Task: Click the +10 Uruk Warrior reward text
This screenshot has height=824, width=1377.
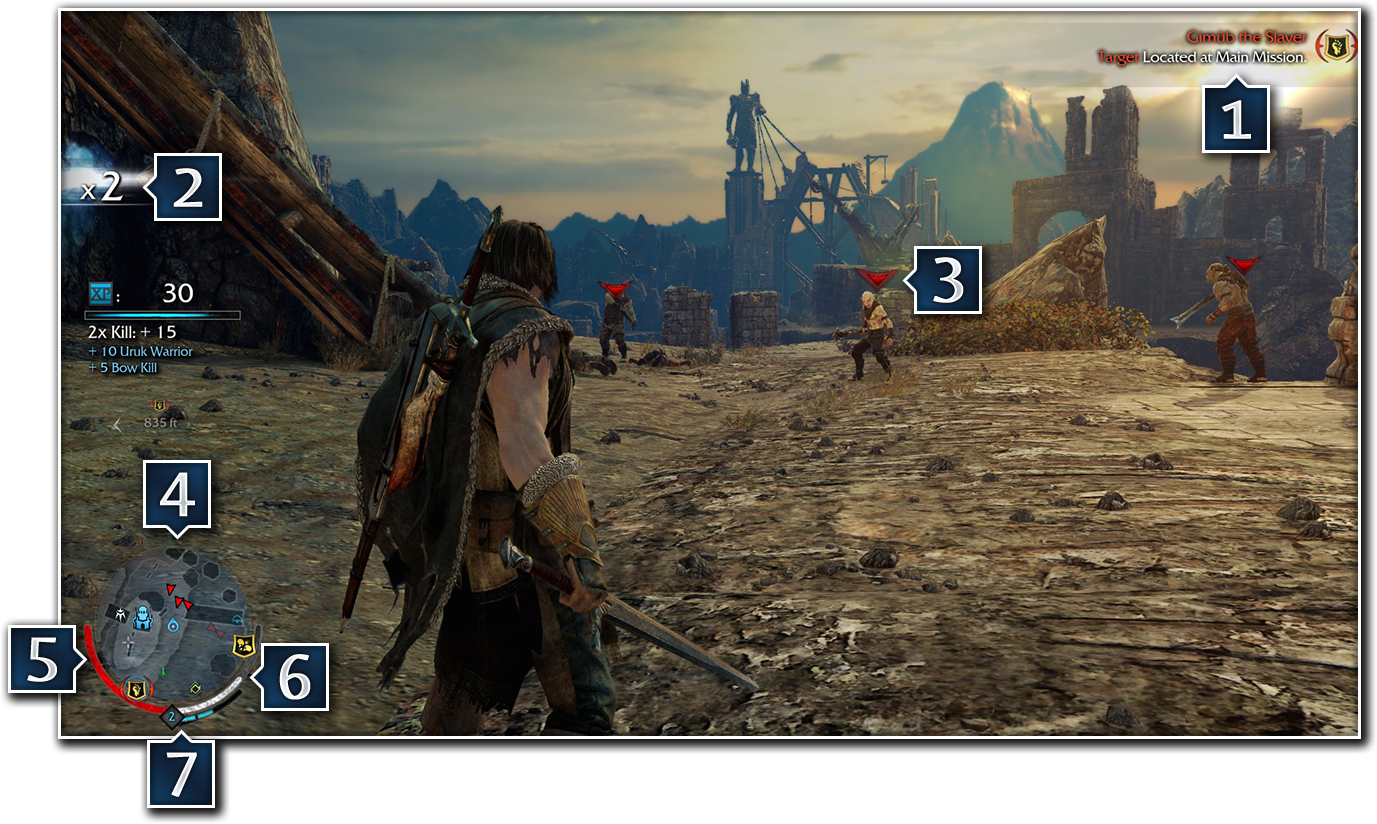Action: 141,352
